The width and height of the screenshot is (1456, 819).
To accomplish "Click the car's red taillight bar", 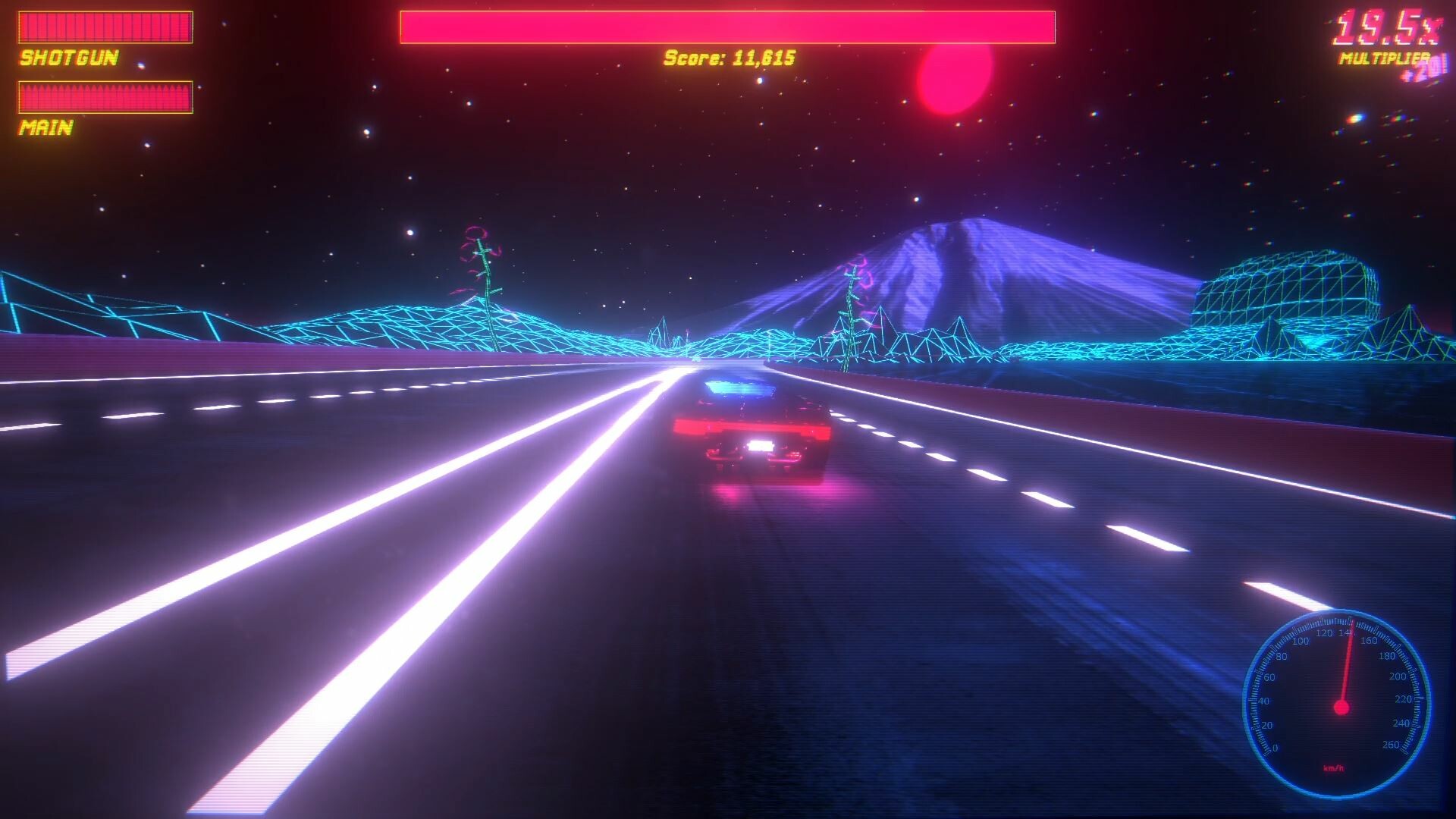I will coord(758,427).
